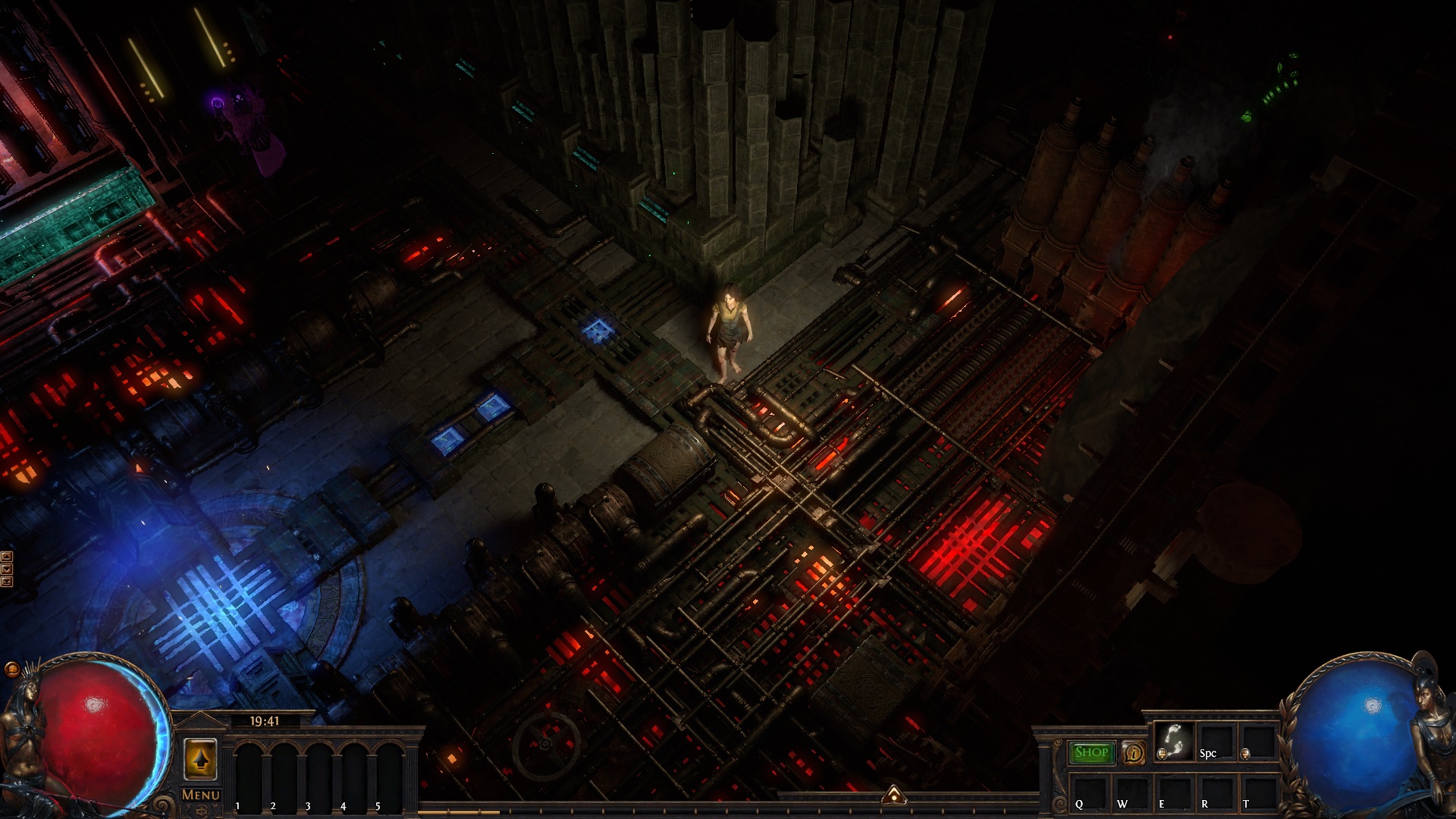Screen dimensions: 1456x819
Task: Click the flask slot numbered 3
Action: 318,773
